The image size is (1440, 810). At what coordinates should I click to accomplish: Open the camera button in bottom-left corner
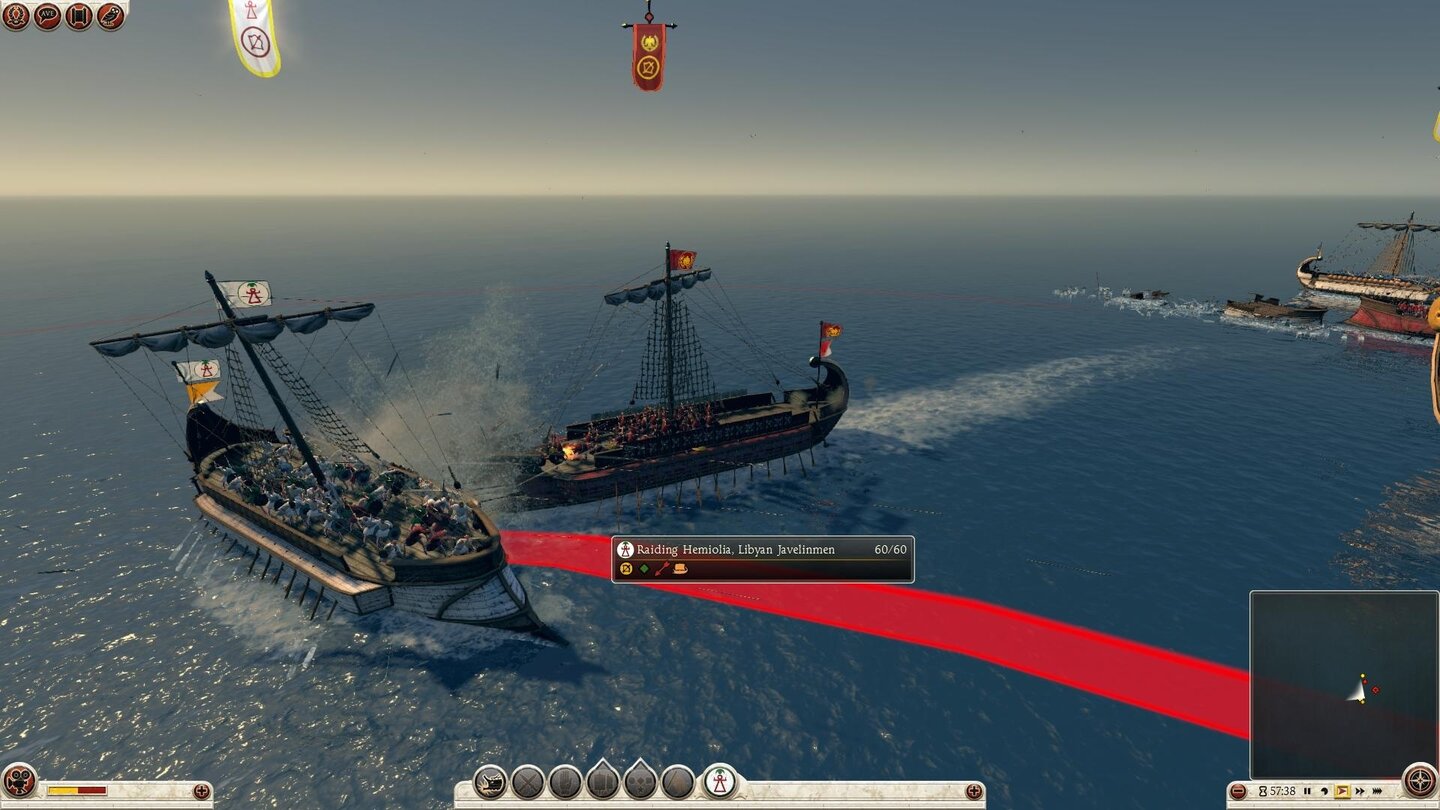[x=19, y=780]
